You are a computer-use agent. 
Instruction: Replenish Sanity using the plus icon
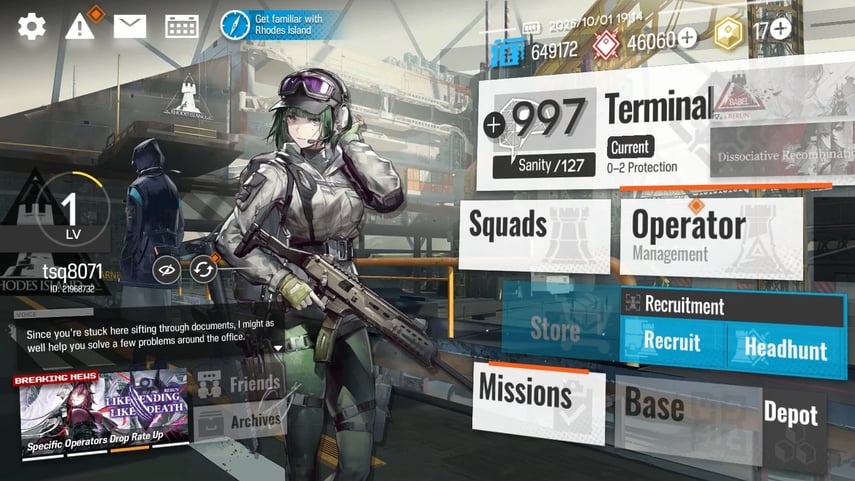(x=494, y=125)
